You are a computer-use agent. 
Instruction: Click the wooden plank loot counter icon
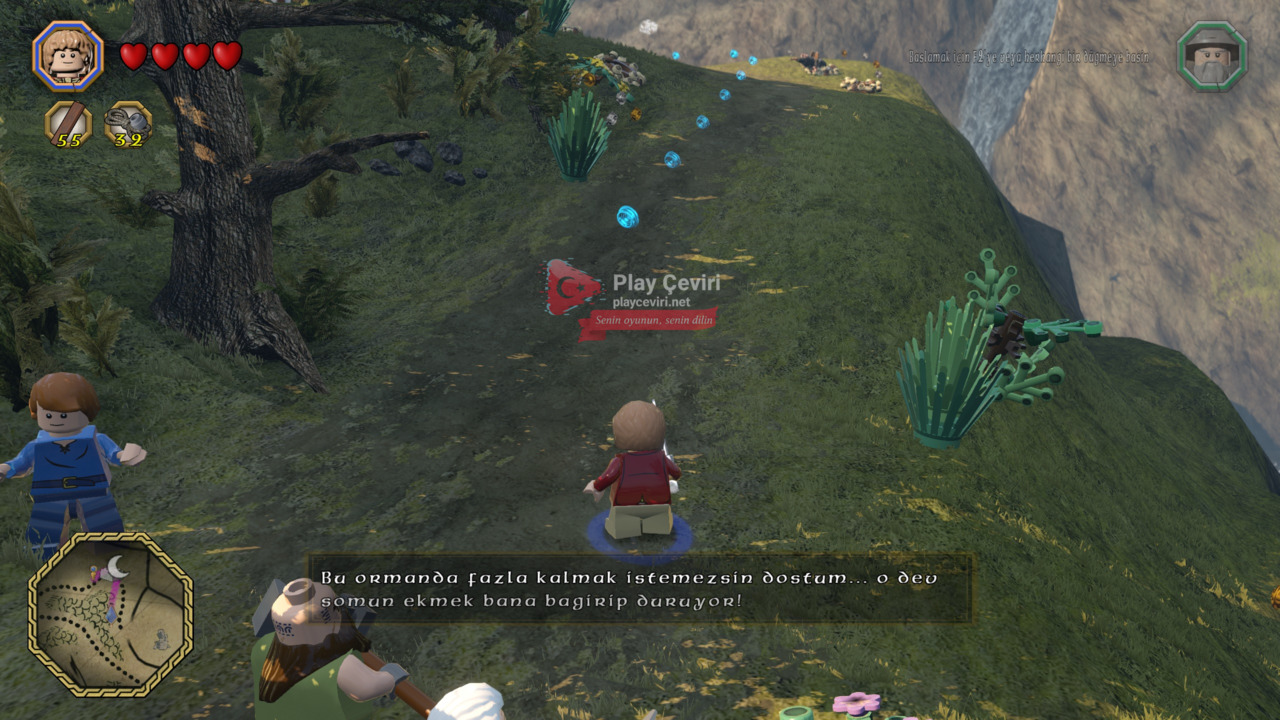pyautogui.click(x=68, y=124)
